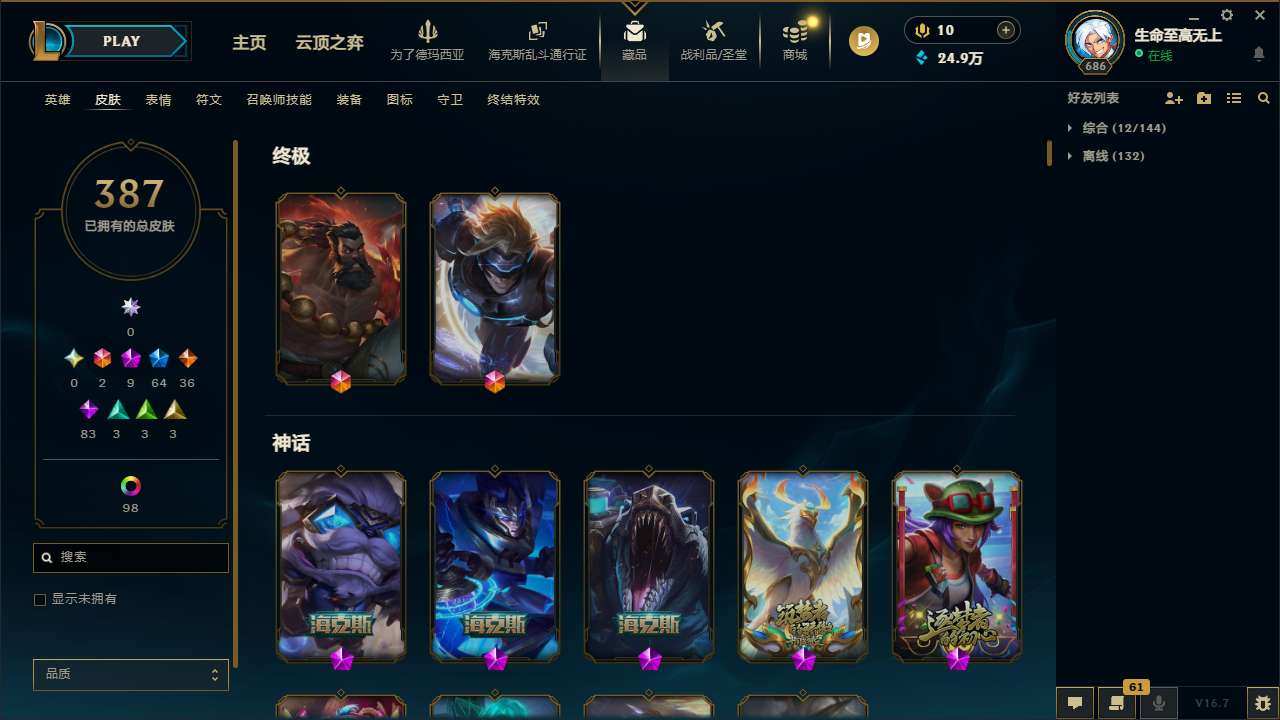Switch to the 英雄 tab
Screen dimensions: 1280x720
(57, 100)
